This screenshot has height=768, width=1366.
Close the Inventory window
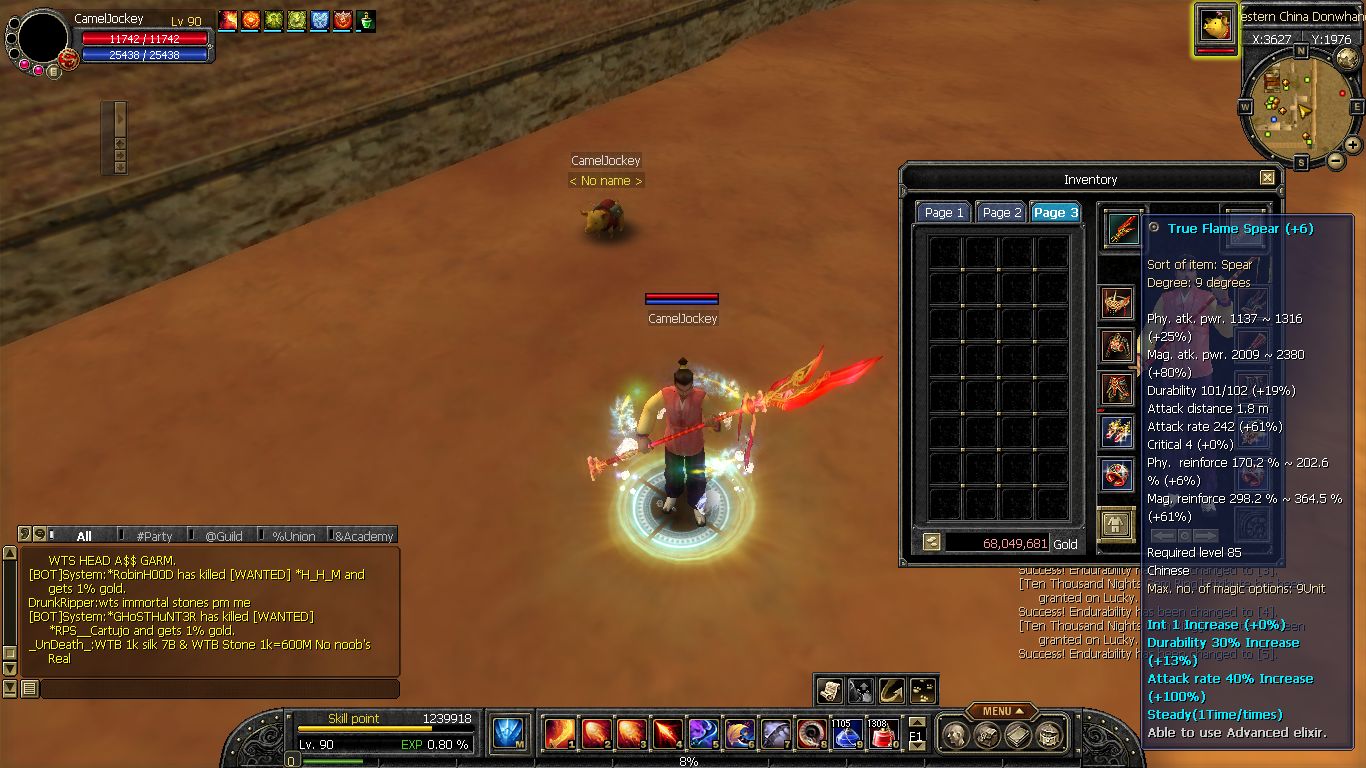[x=1267, y=178]
